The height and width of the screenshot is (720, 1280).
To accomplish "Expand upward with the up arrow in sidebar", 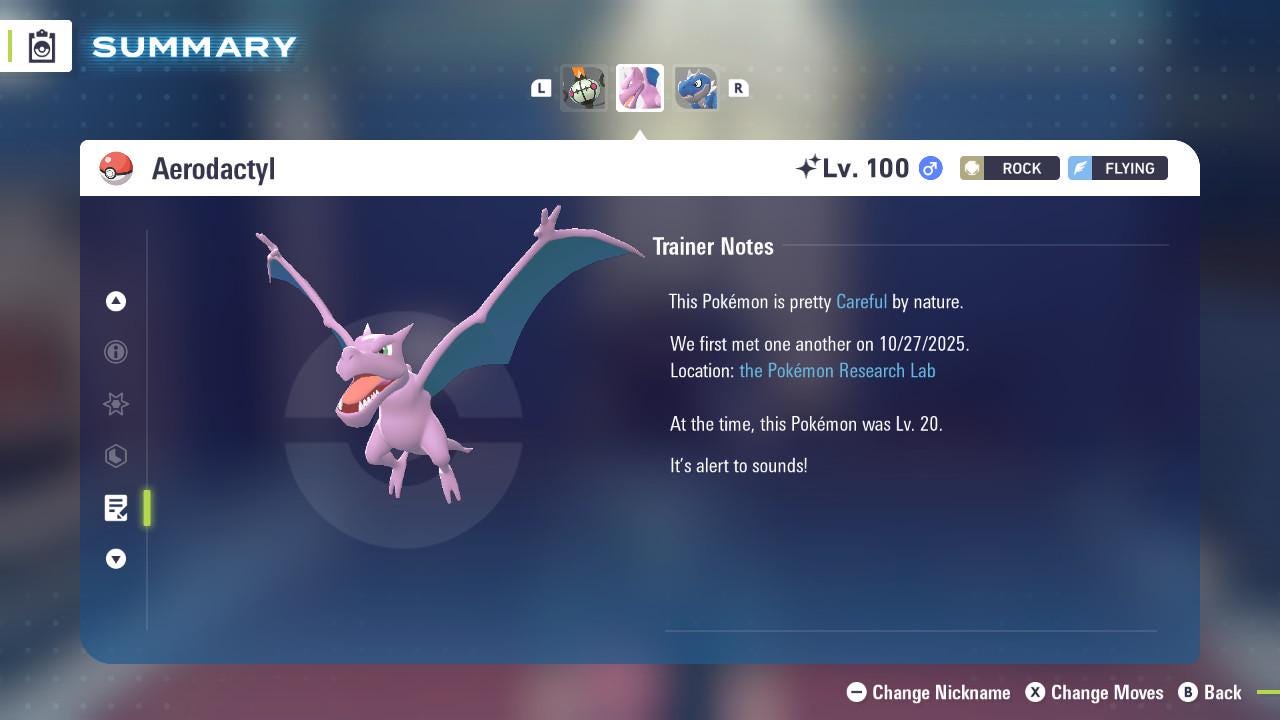I will pos(116,301).
